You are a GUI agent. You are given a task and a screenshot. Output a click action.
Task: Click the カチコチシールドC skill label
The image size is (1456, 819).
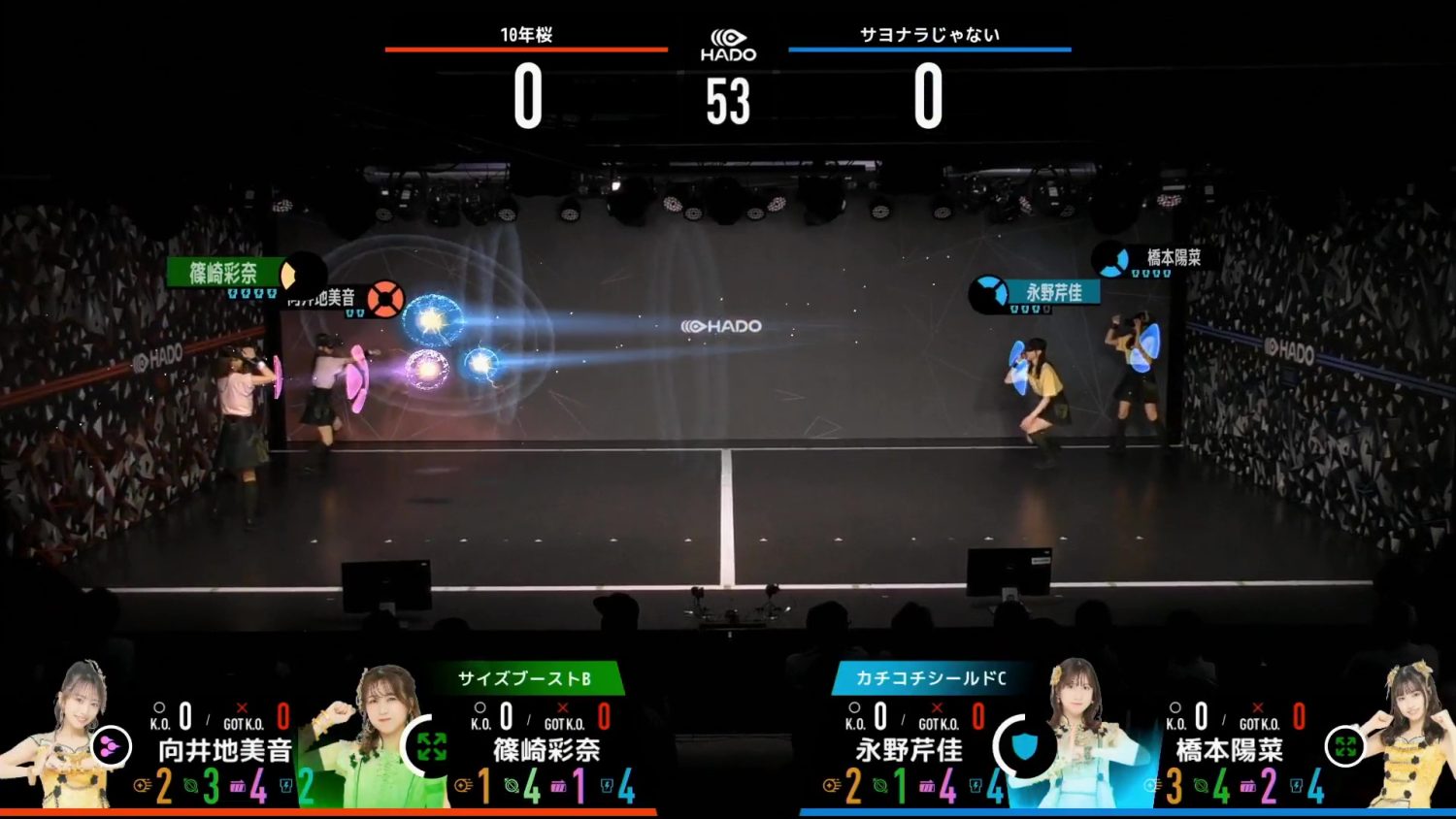pyautogui.click(x=930, y=678)
